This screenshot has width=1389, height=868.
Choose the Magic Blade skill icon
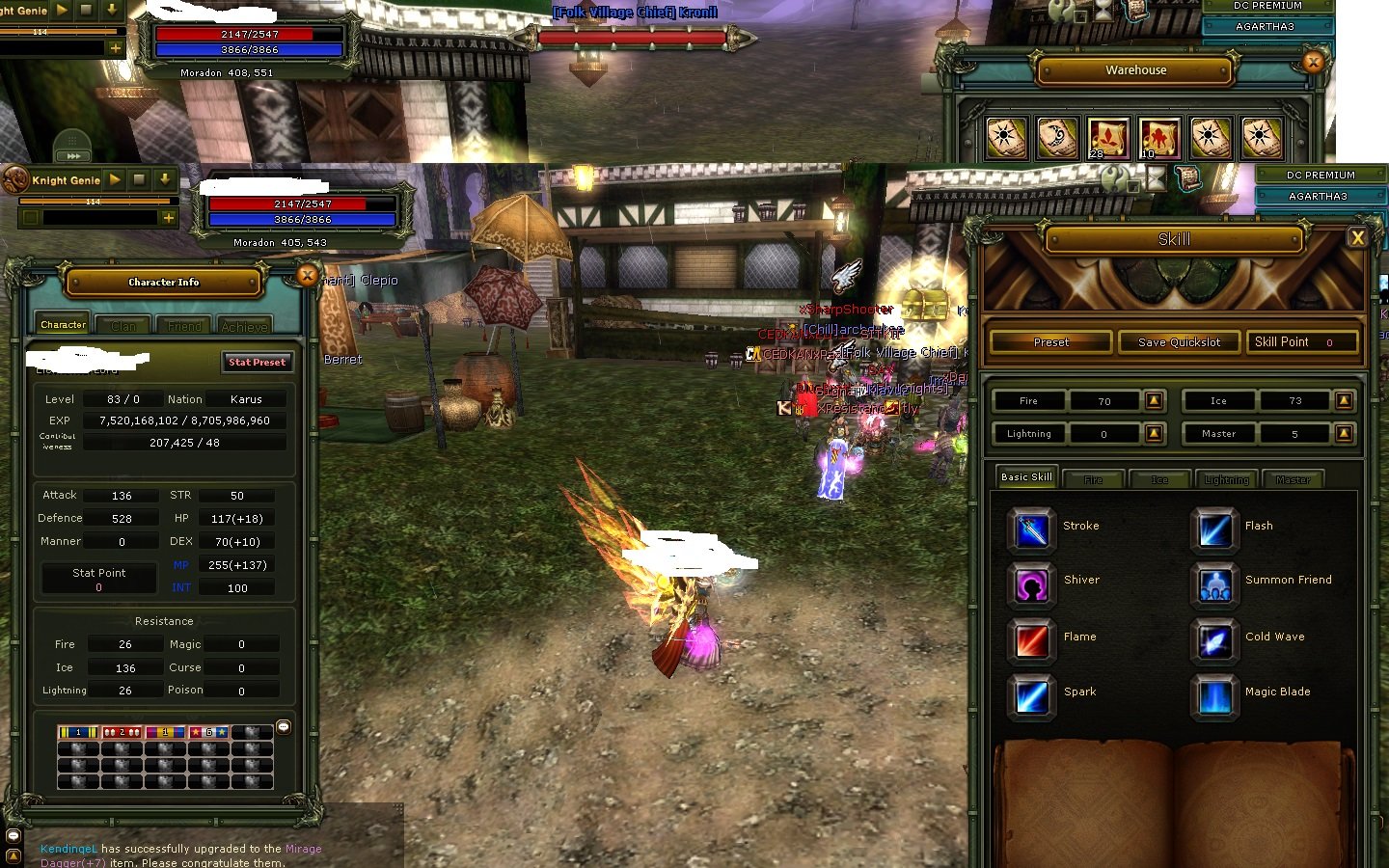(x=1213, y=696)
